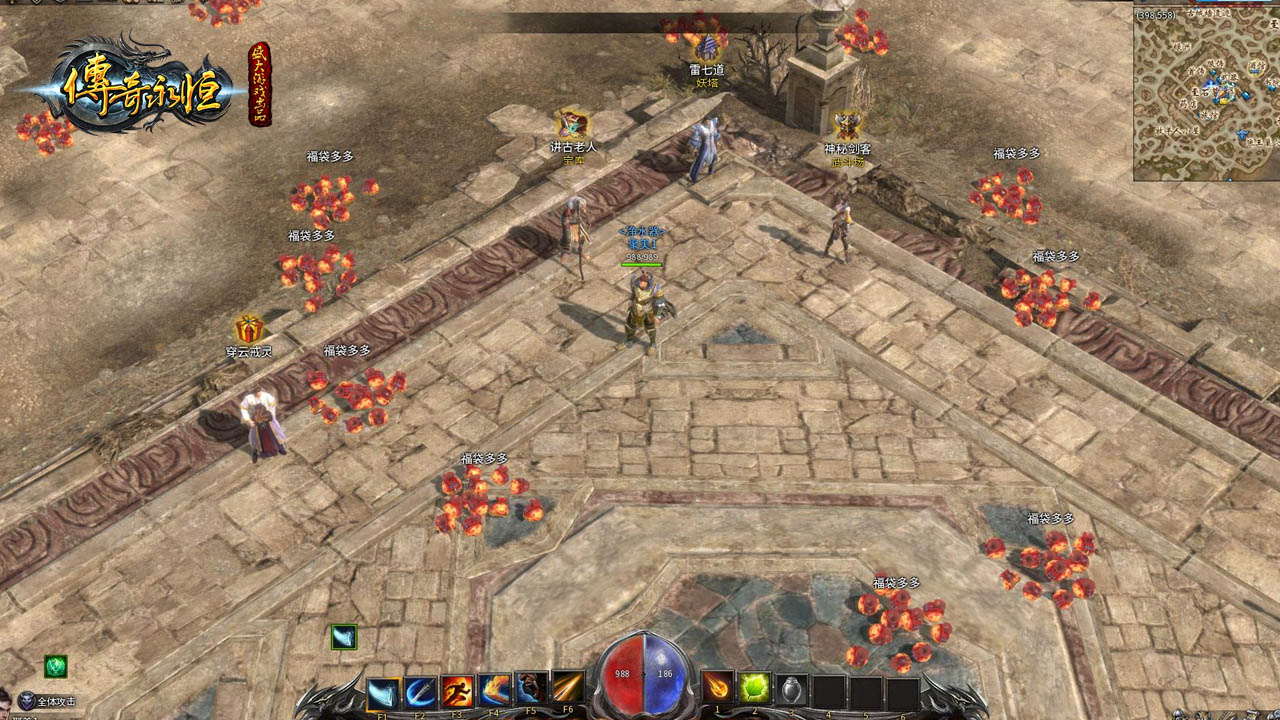Viewport: 1280px width, 720px height.
Task: Use the F2 blue sword spin skill
Action: point(420,691)
